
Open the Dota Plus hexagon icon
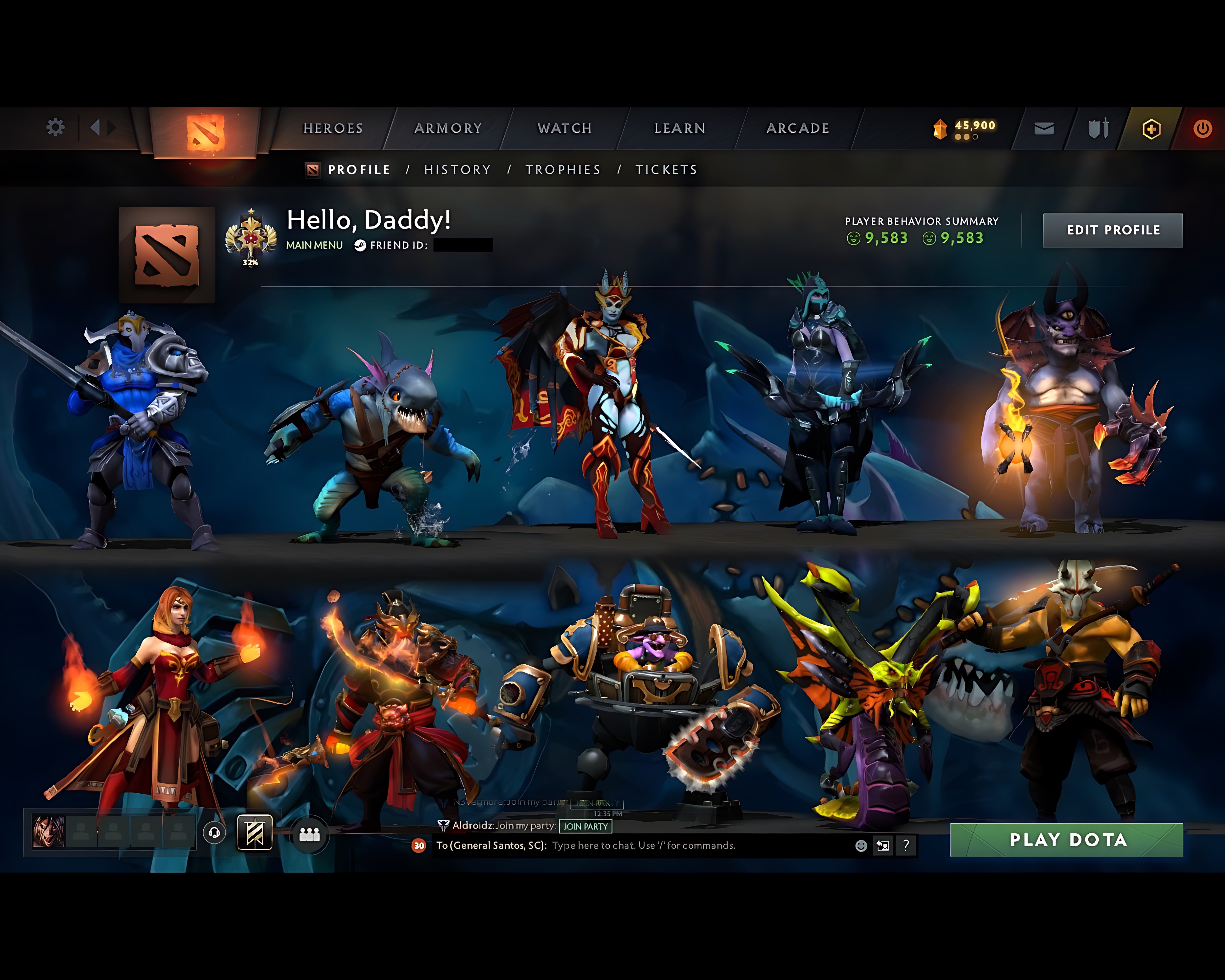[x=1151, y=129]
